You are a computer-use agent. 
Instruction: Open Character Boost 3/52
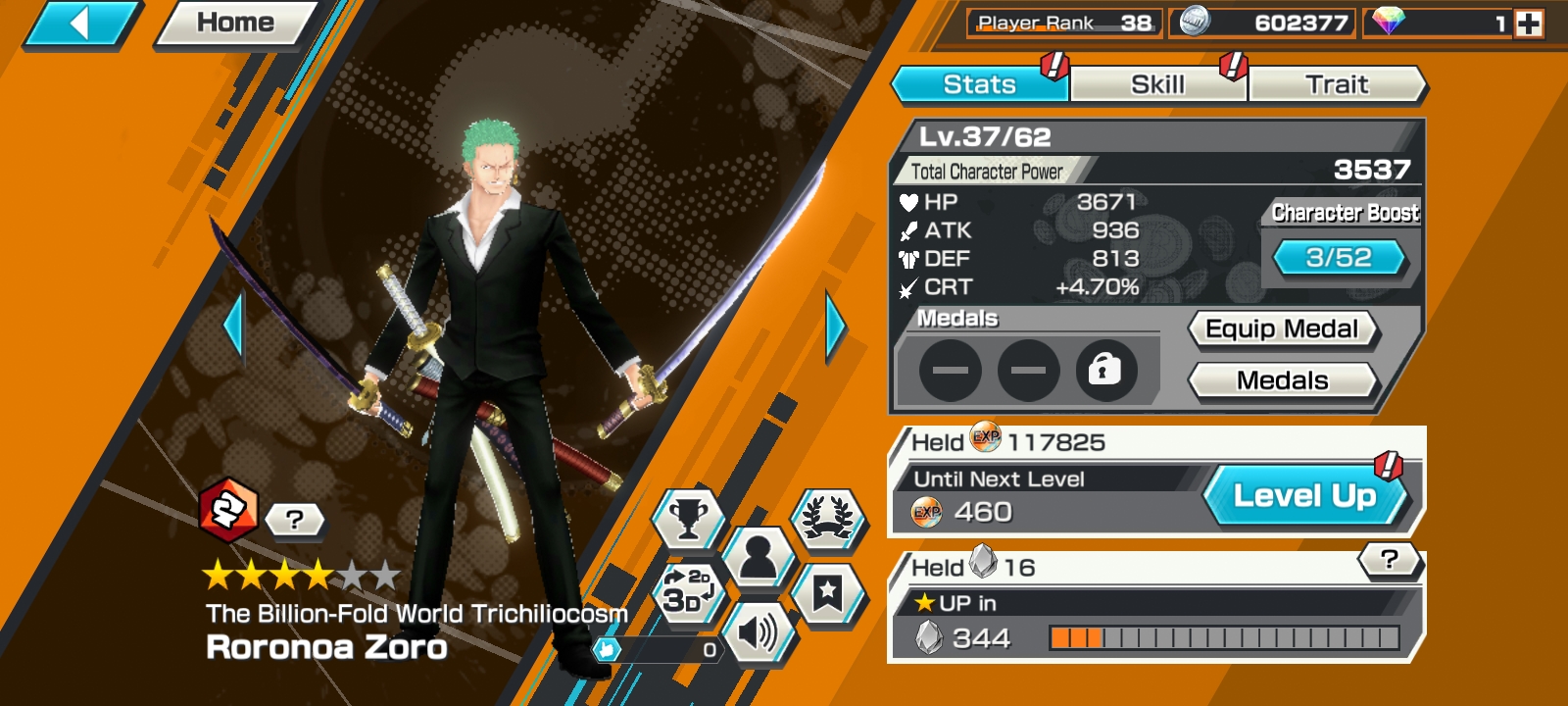(x=1338, y=258)
